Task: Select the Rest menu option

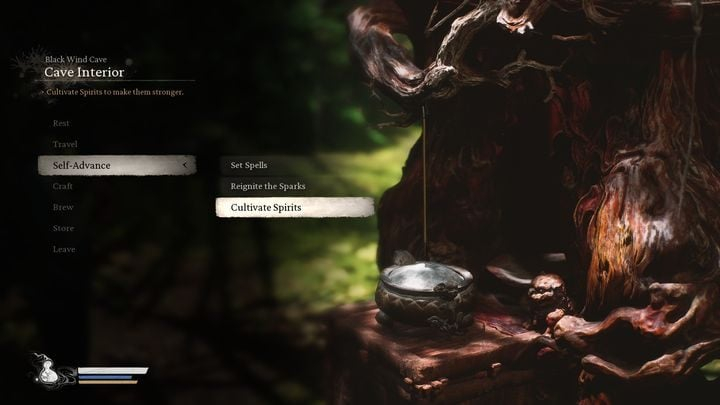Action: tap(61, 123)
